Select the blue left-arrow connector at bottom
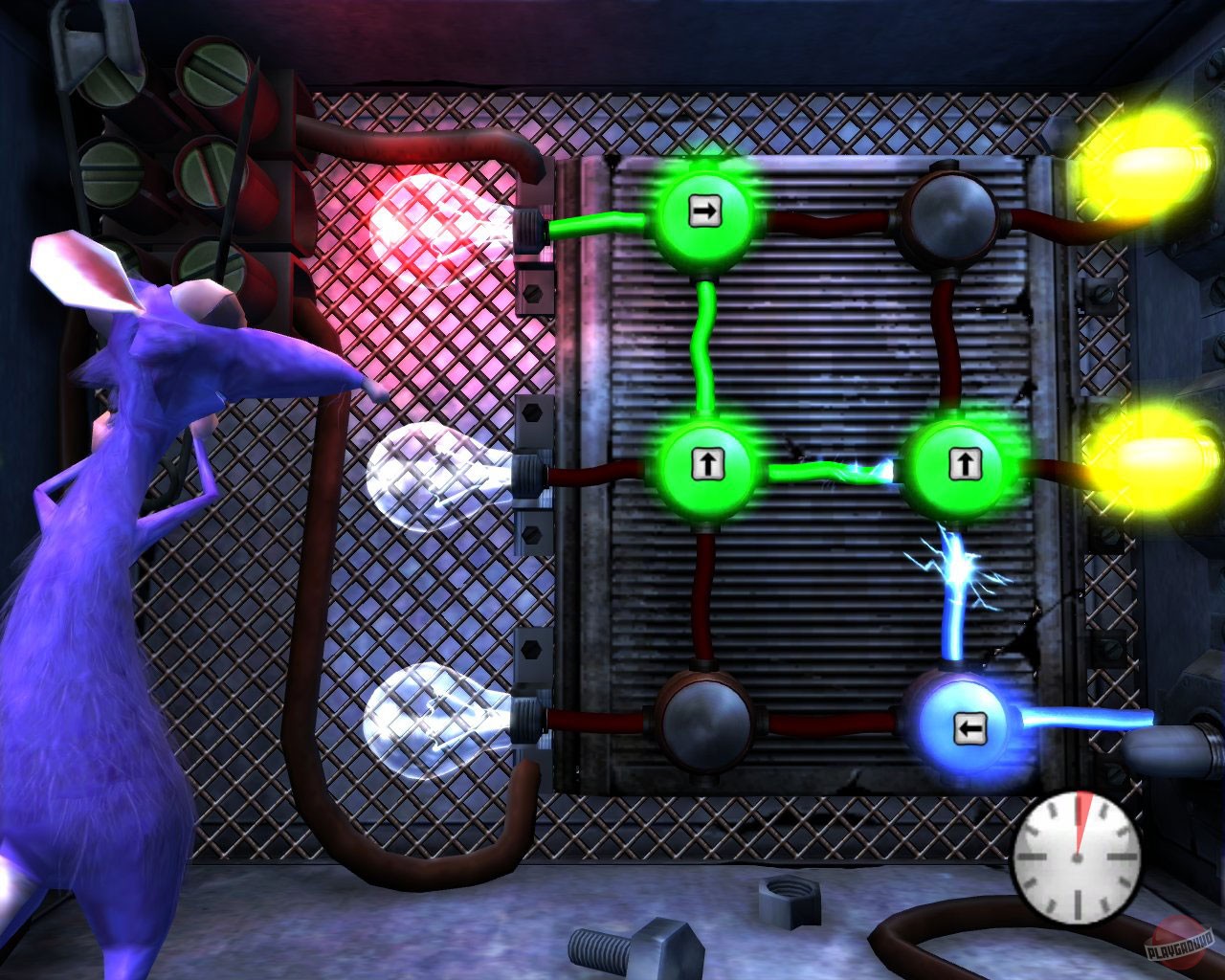Viewport: 1225px width, 980px height. click(969, 729)
